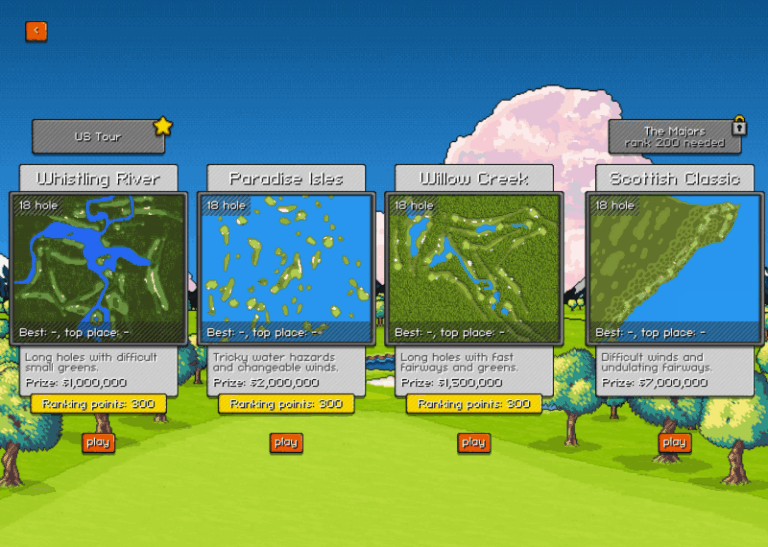Choose the Scottish Classic course map
Screen dimensions: 768x547
click(674, 268)
